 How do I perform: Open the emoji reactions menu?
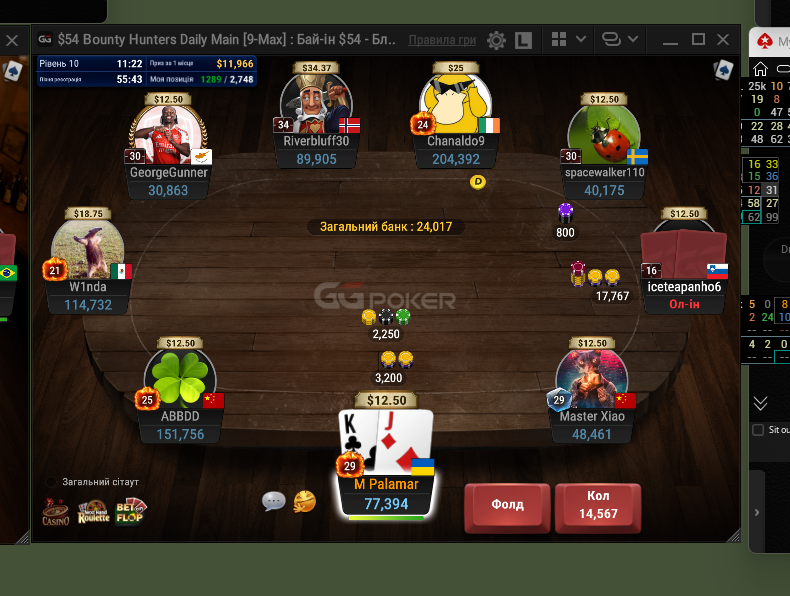305,501
